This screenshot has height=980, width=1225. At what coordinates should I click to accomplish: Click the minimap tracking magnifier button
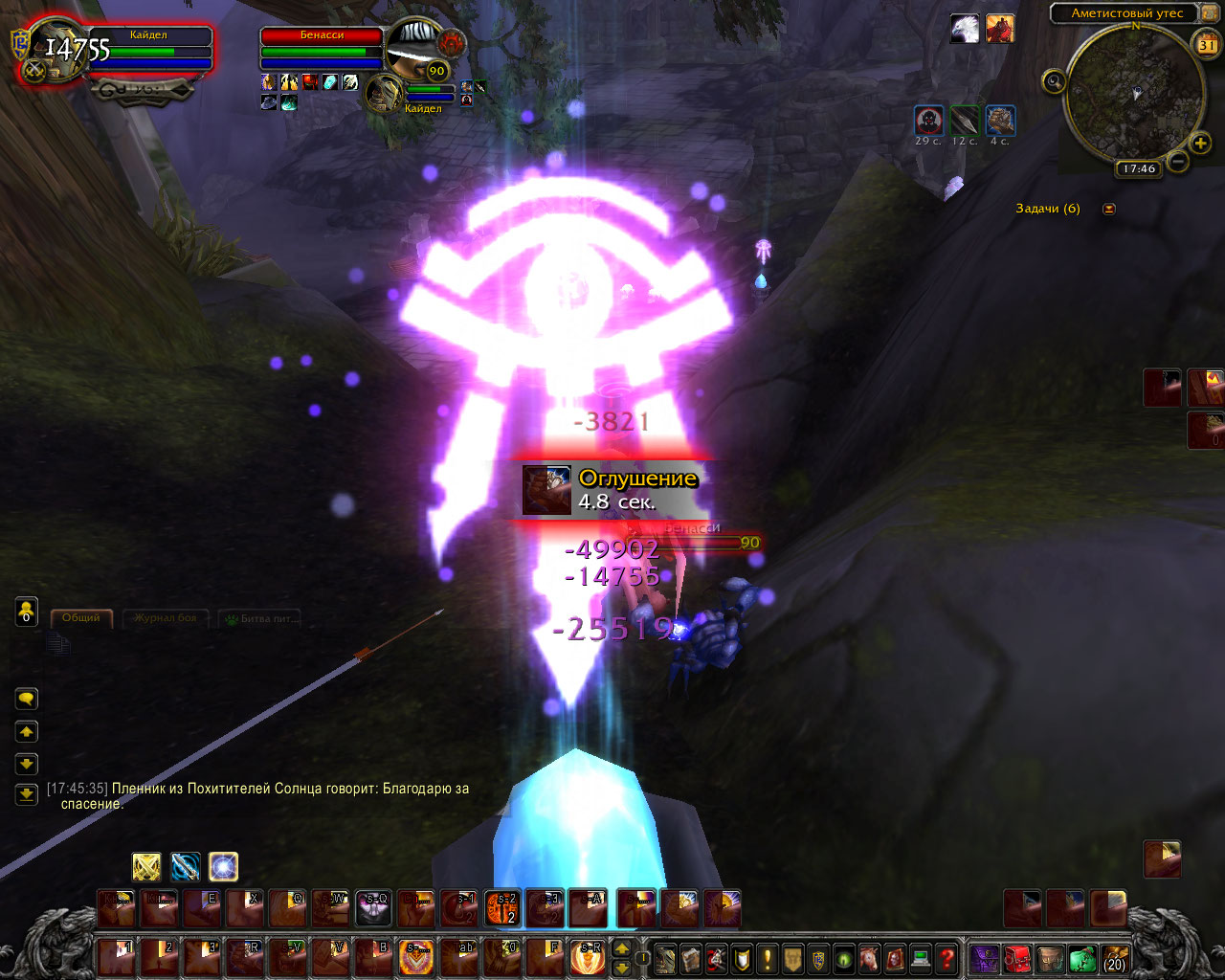[x=1054, y=82]
